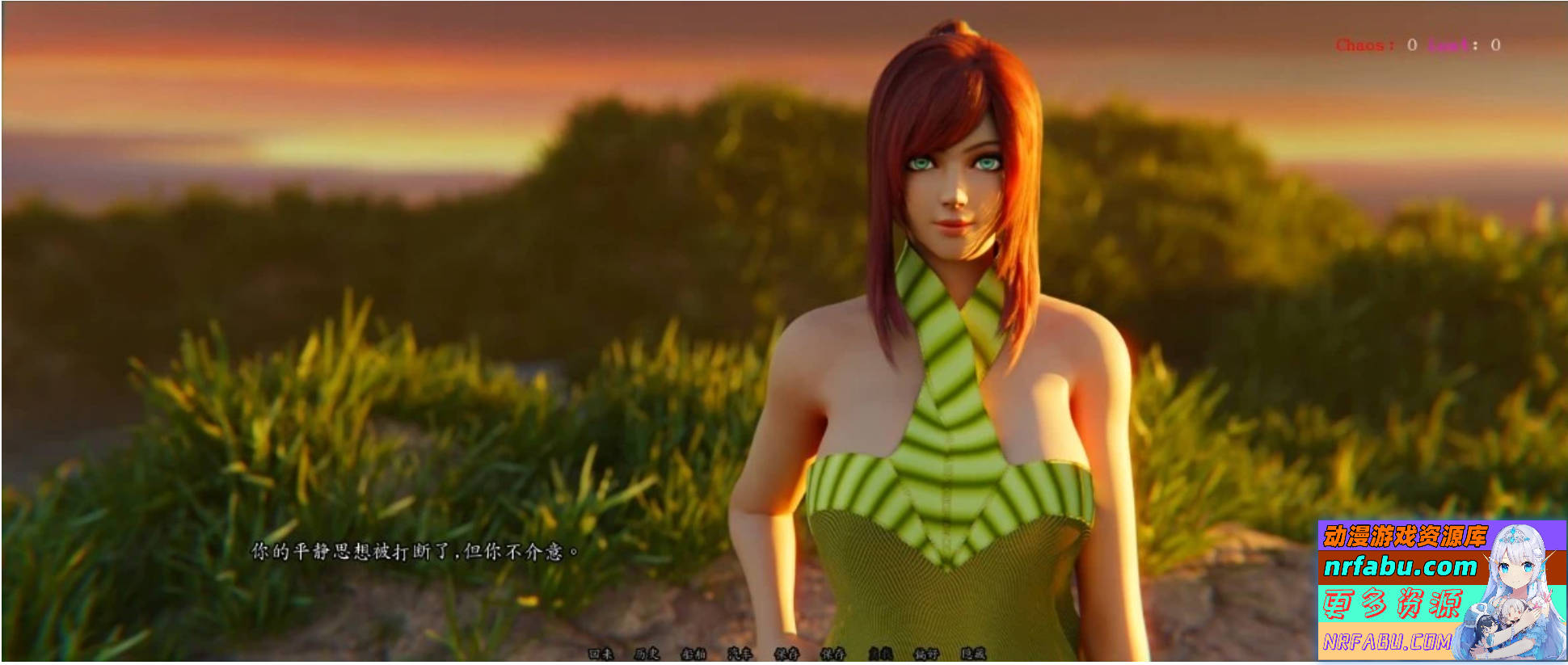Toggle 汽车 (Auto) advance mode
The height and width of the screenshot is (665, 1568).
(740, 654)
